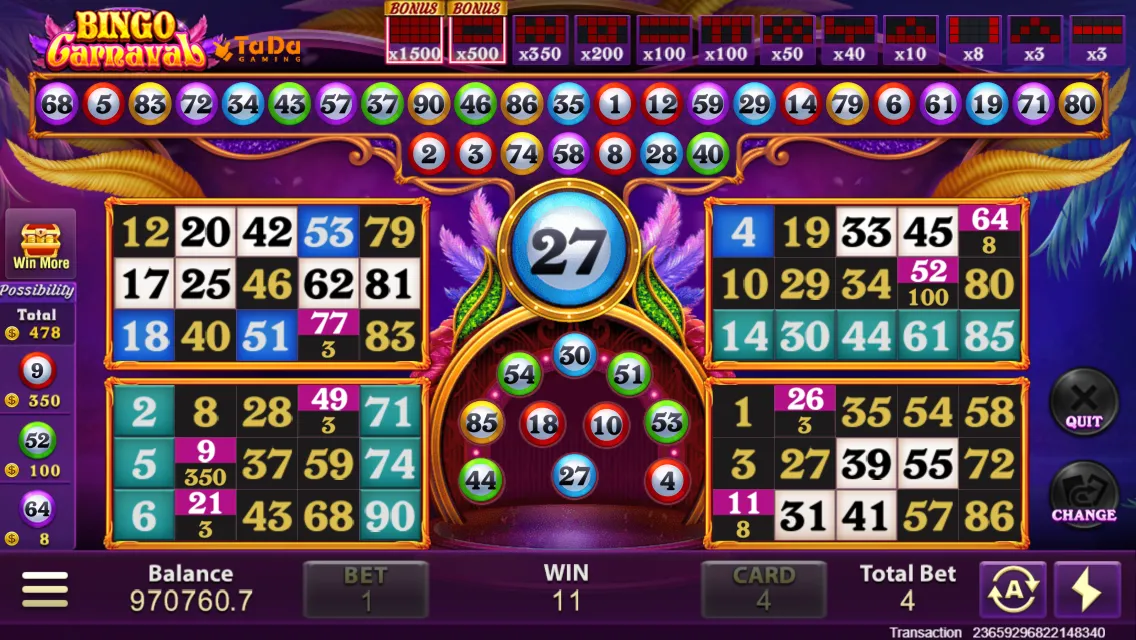This screenshot has width=1136, height=640.
Task: Open the Win More treasure chest
Action: 41,245
